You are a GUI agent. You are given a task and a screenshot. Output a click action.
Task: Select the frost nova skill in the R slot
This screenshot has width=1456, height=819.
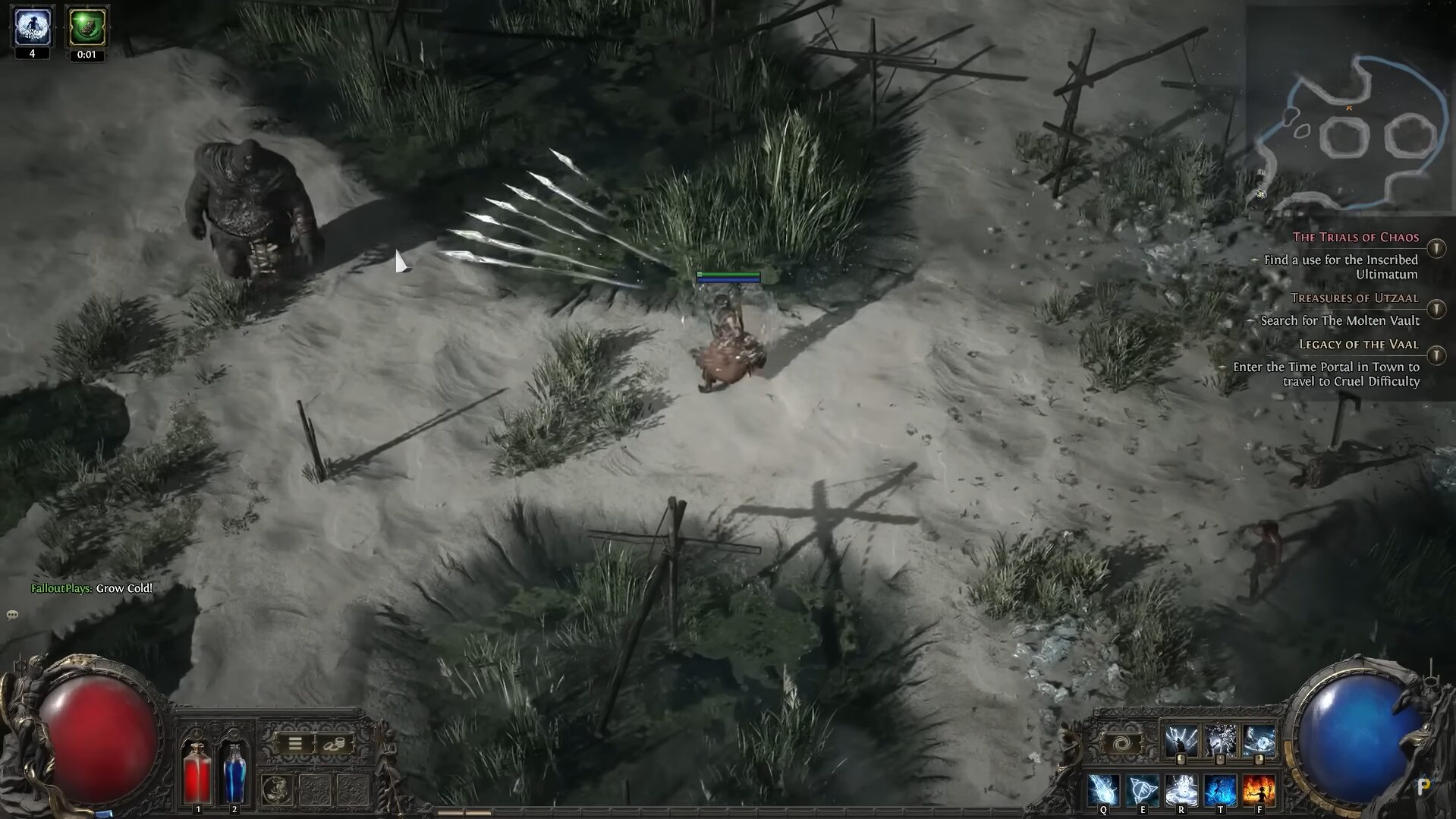[x=1181, y=790]
